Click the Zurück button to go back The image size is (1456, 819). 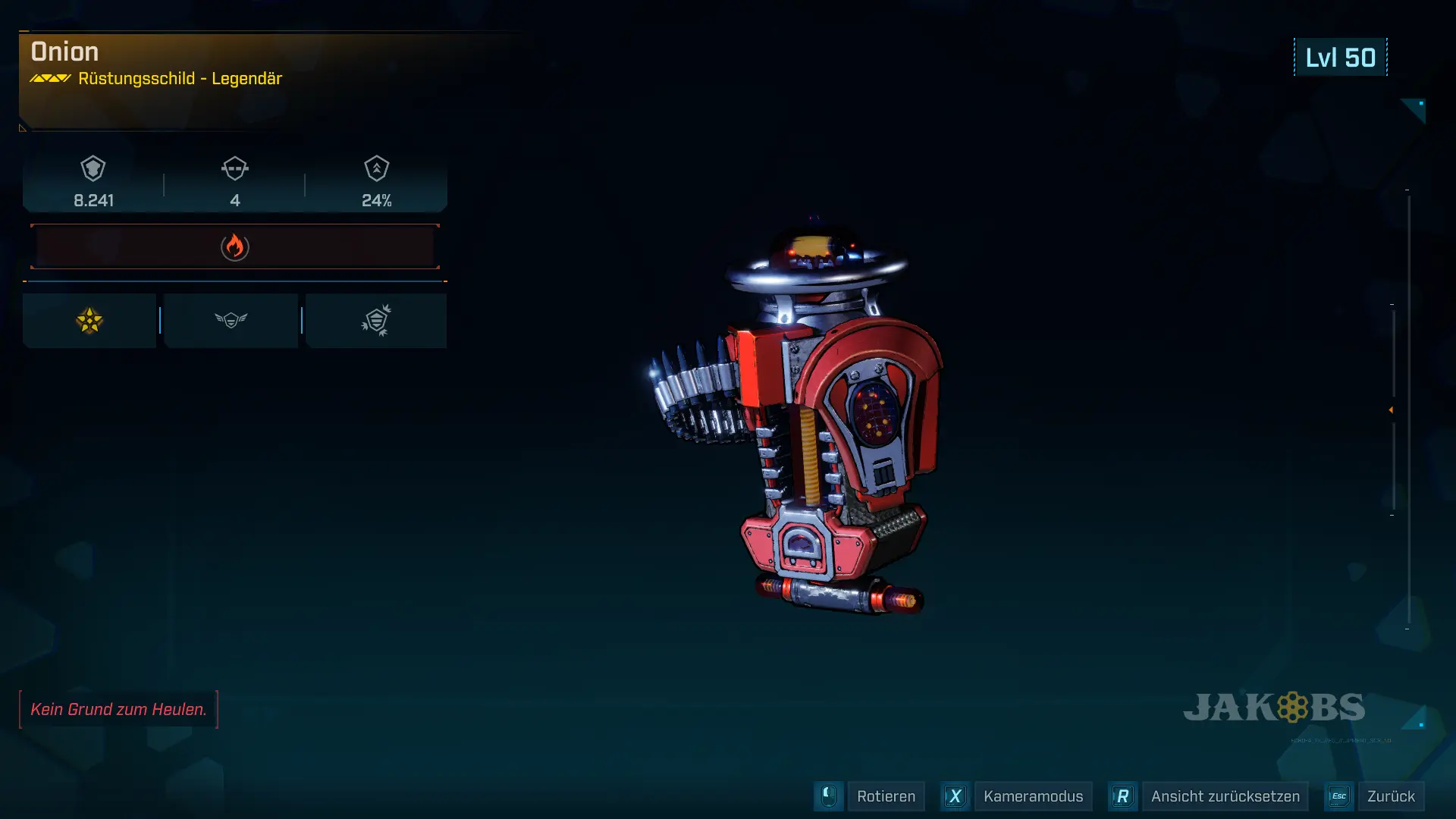pos(1390,796)
